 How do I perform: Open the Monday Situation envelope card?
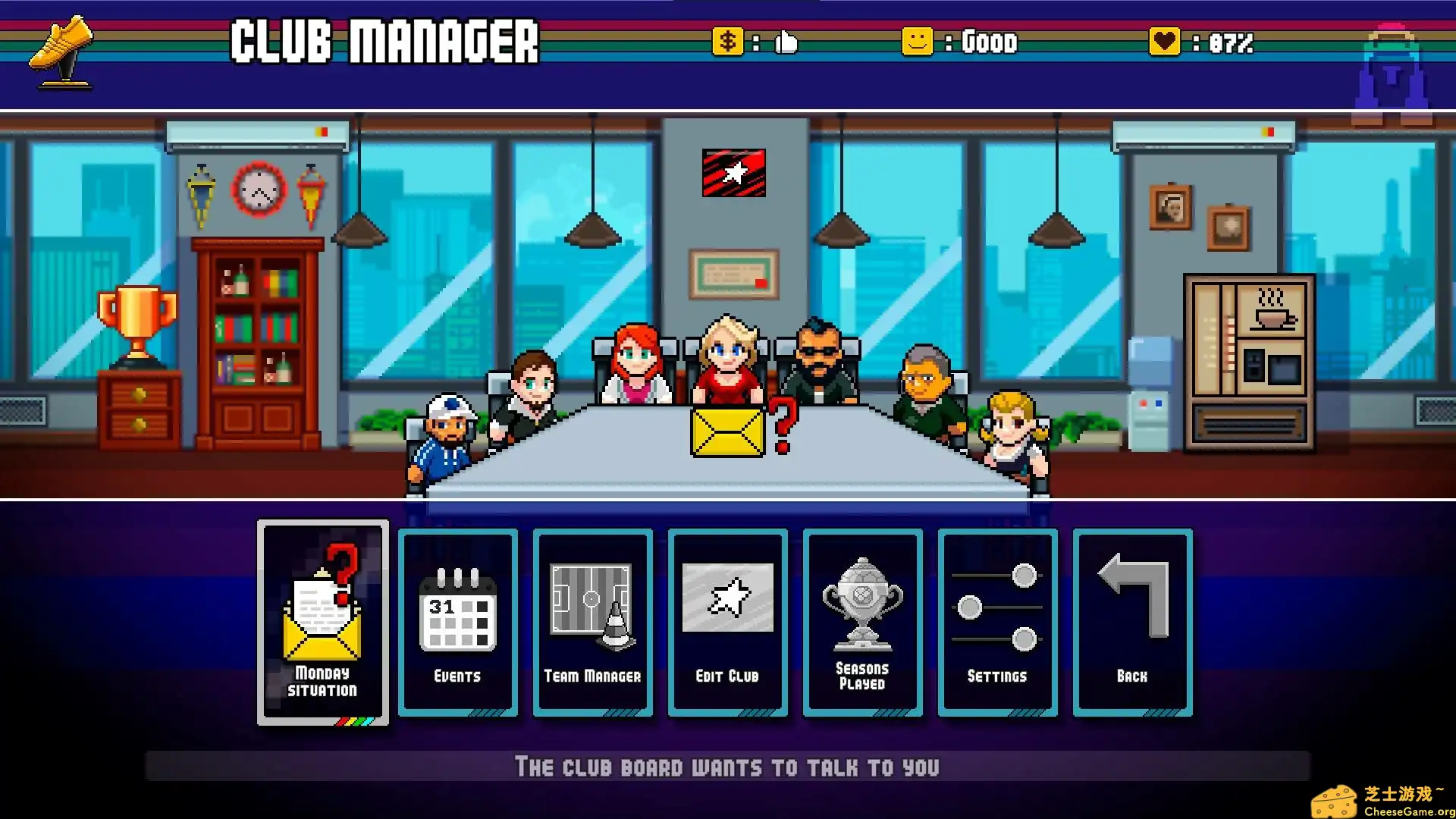click(322, 622)
